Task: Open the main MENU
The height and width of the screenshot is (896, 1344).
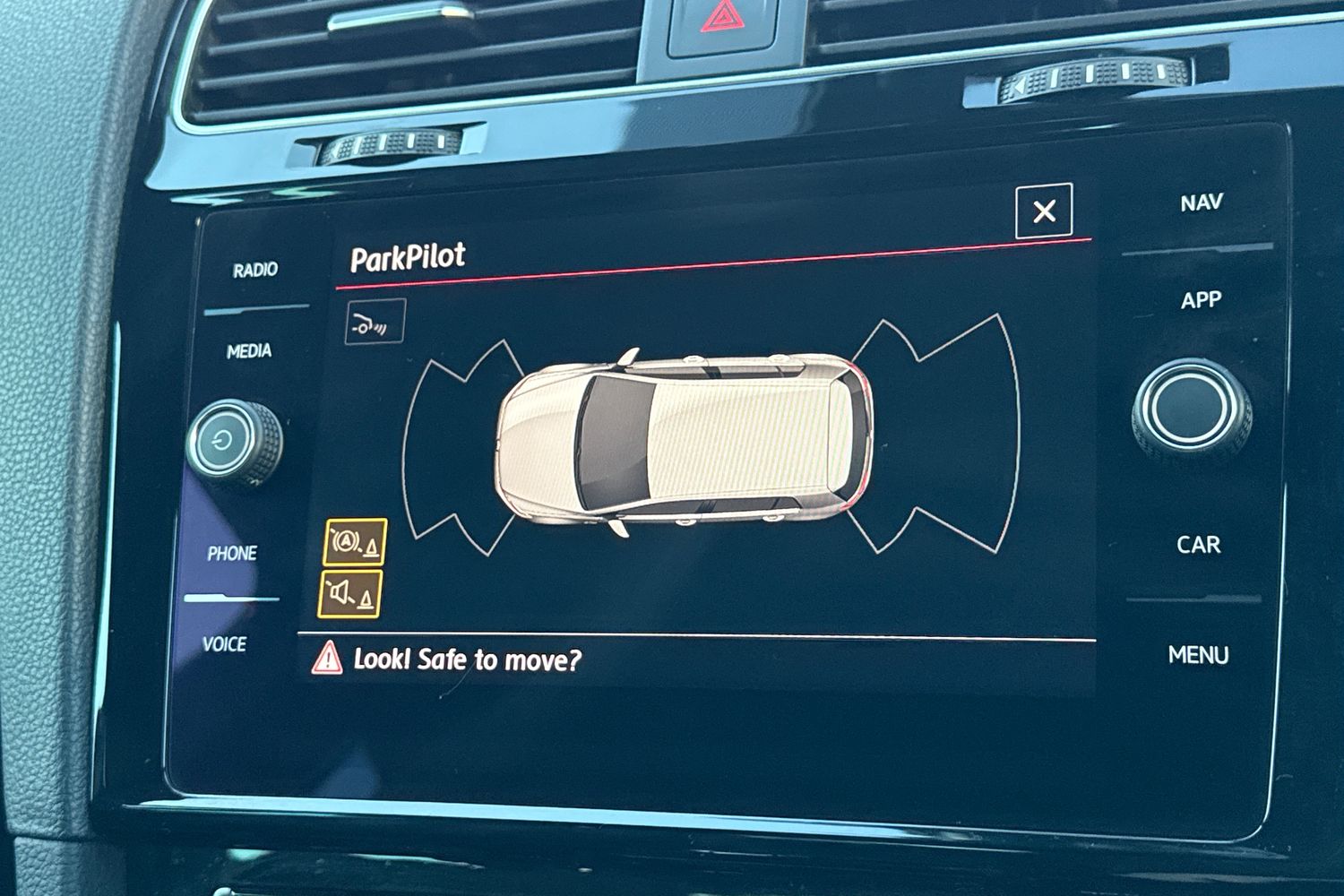Action: (1198, 656)
